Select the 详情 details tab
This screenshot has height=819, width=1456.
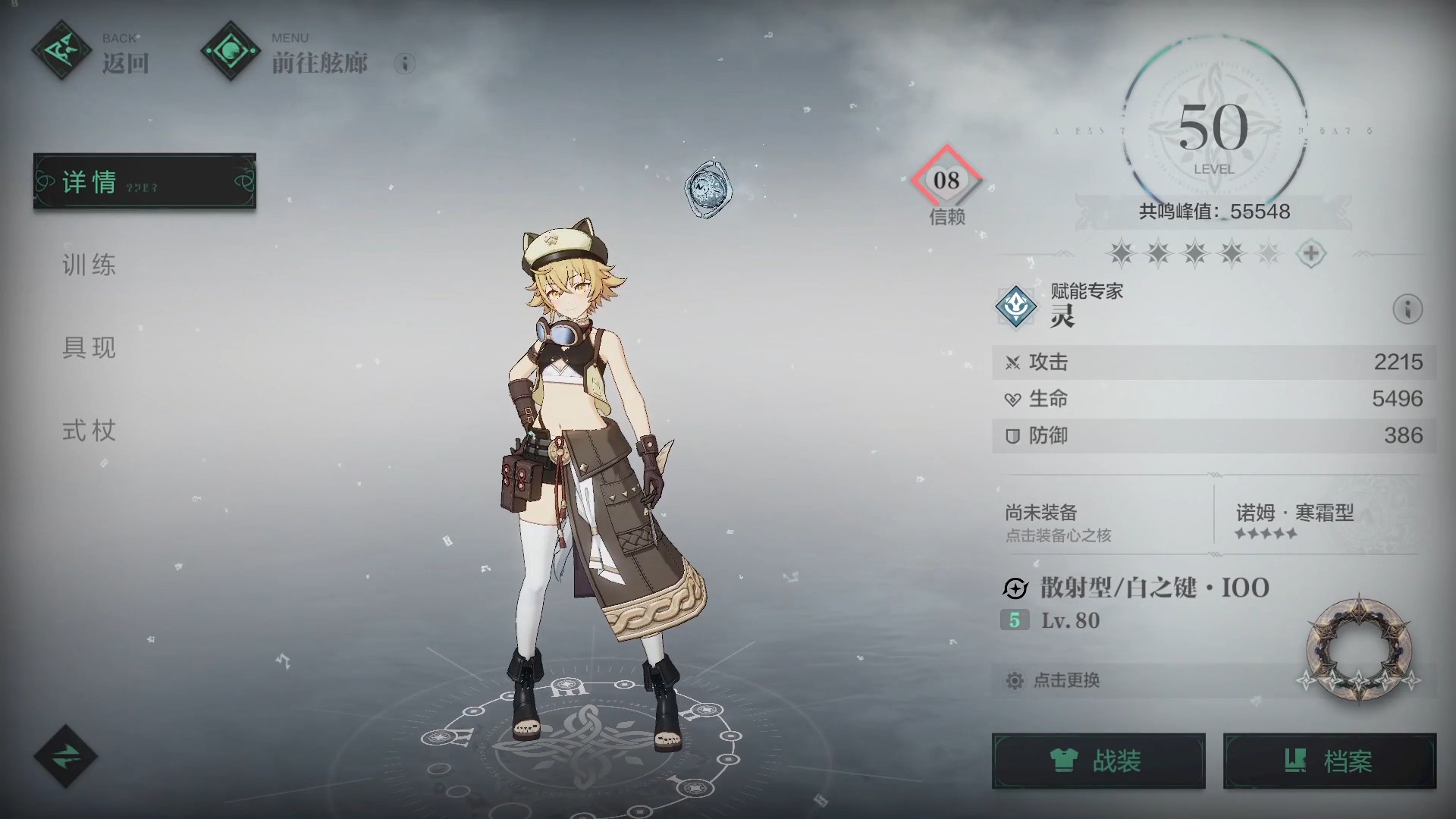(x=144, y=182)
